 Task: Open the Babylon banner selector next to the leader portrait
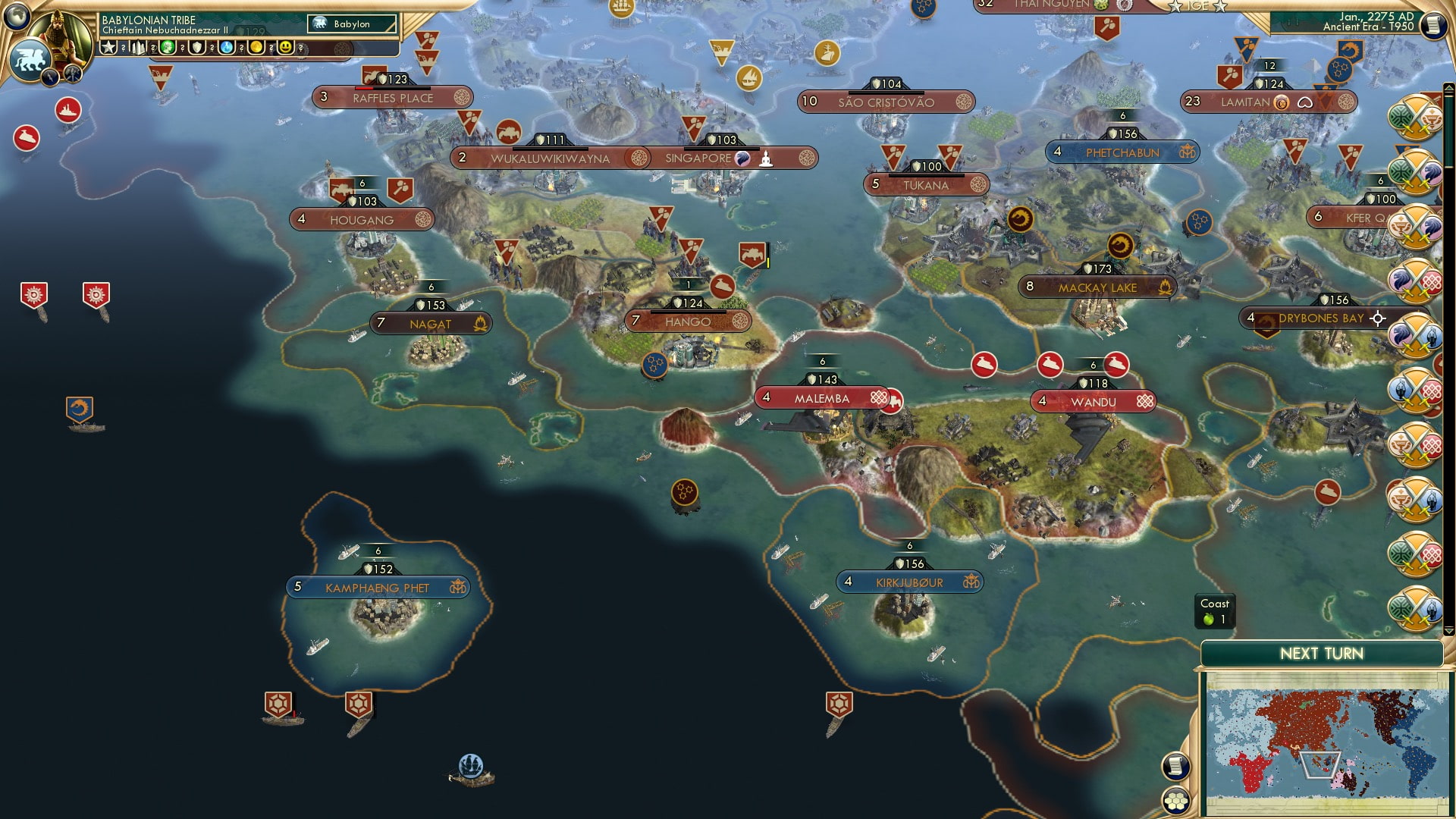tap(353, 24)
